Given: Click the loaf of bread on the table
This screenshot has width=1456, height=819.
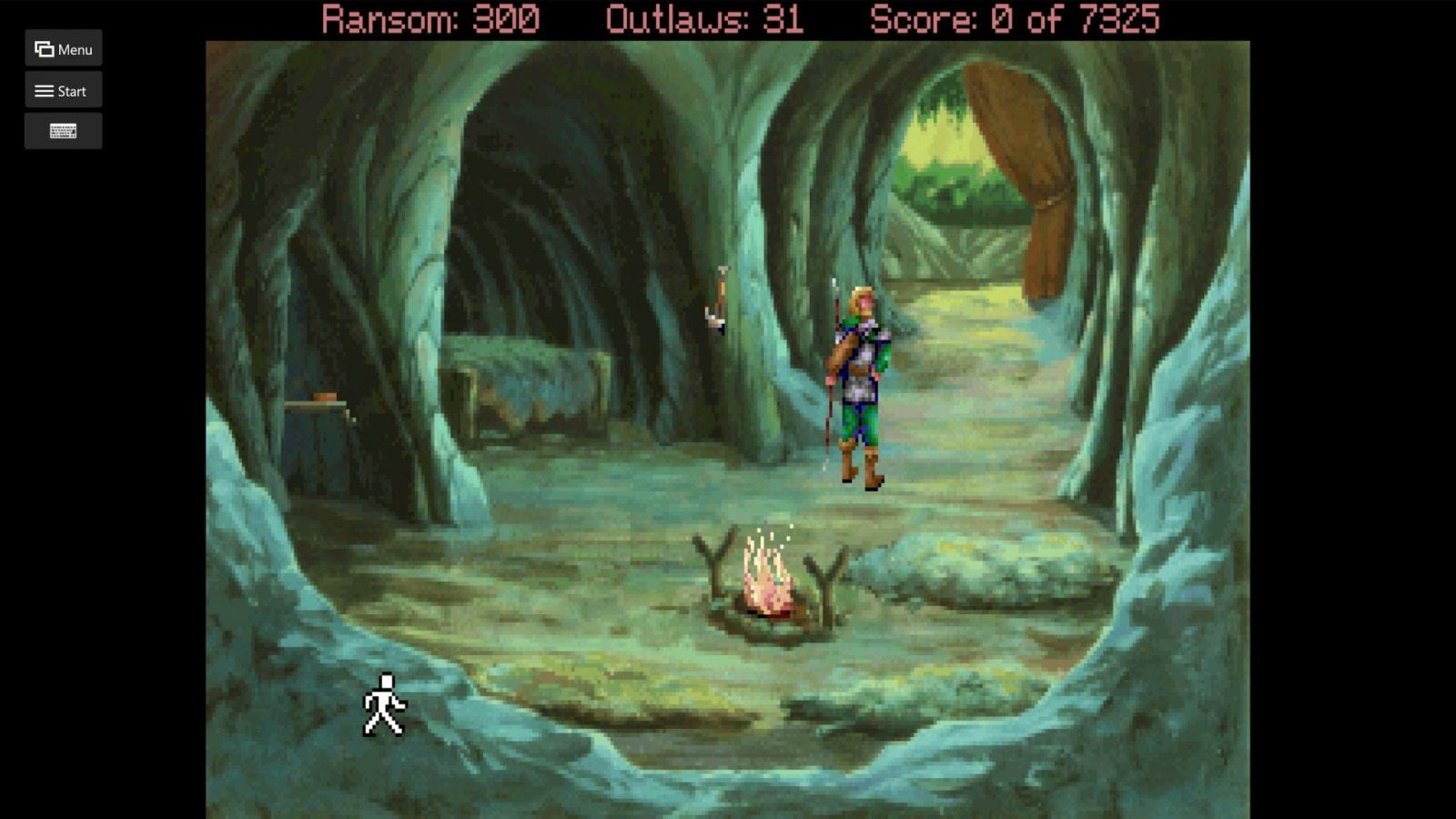Looking at the screenshot, I should tap(323, 398).
